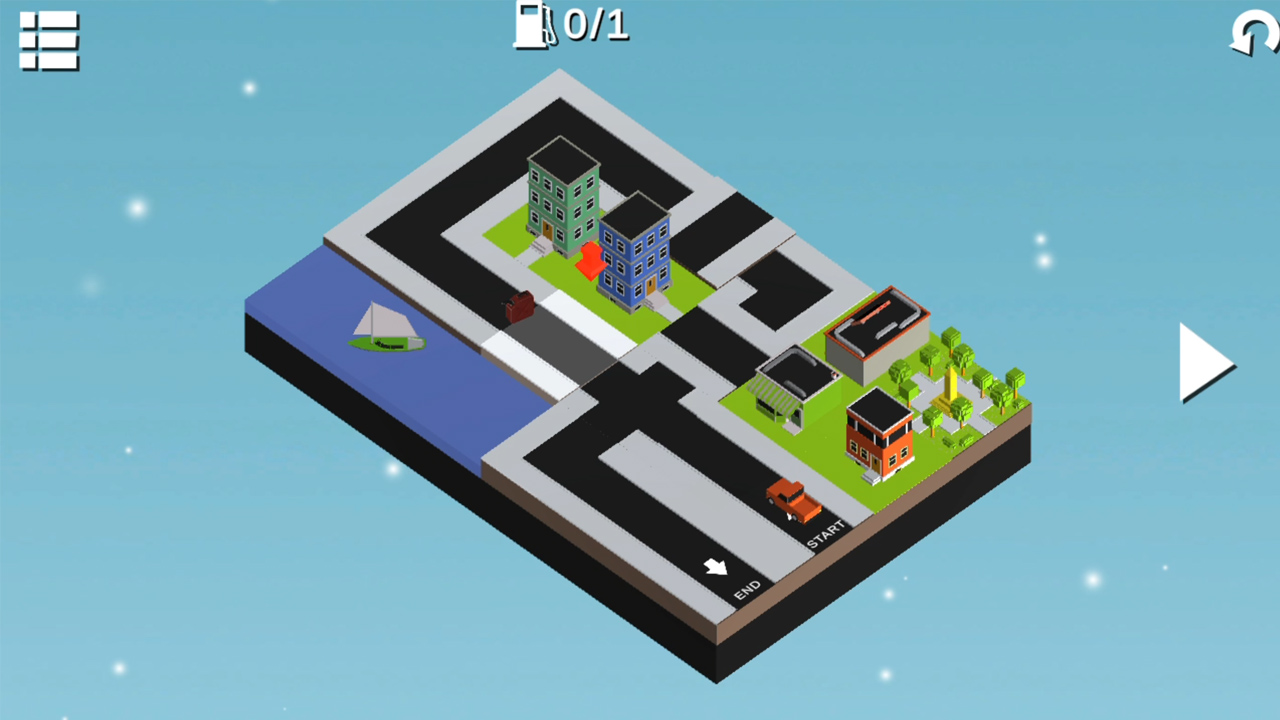1280x720 pixels.
Task: Open the level menu icon
Action: point(47,42)
